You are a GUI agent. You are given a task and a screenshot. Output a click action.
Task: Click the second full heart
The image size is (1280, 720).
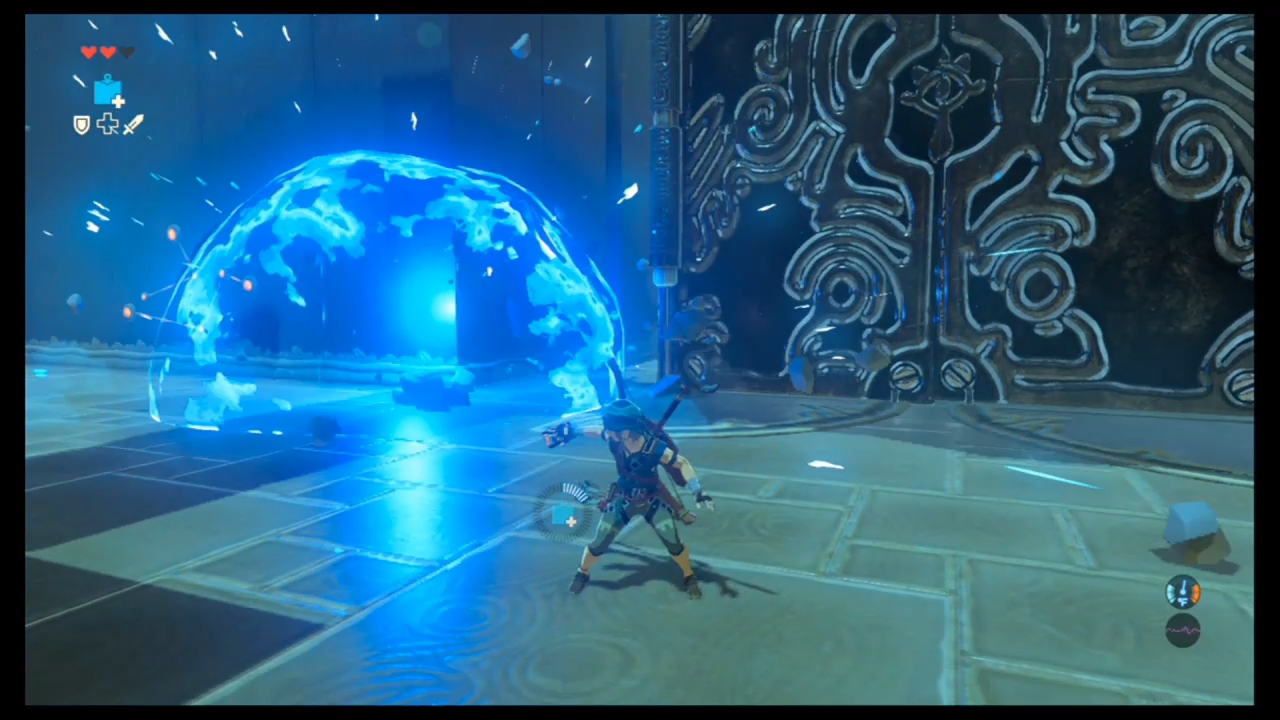click(107, 51)
